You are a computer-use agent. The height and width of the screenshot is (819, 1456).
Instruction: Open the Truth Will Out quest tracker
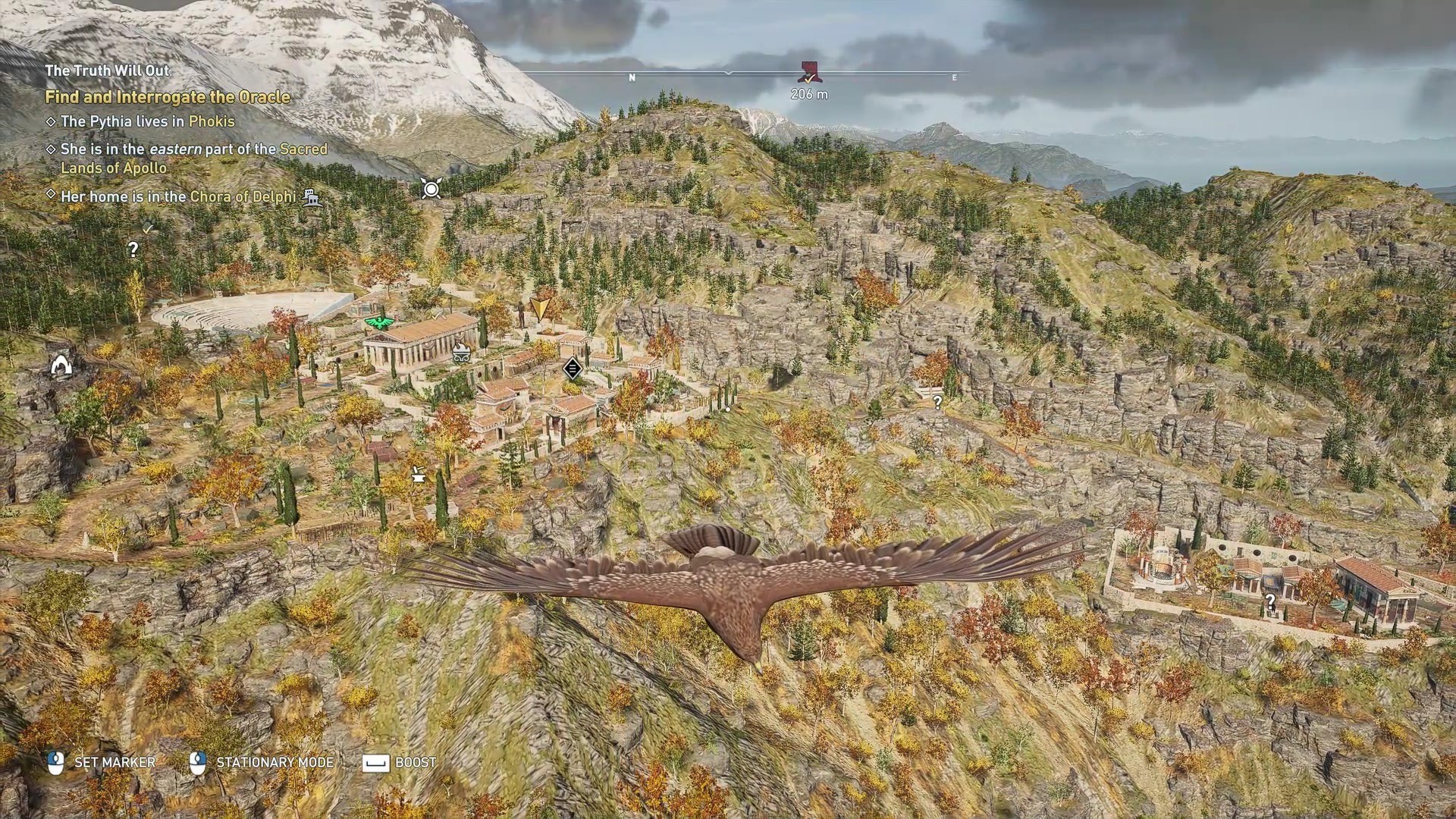[x=107, y=71]
